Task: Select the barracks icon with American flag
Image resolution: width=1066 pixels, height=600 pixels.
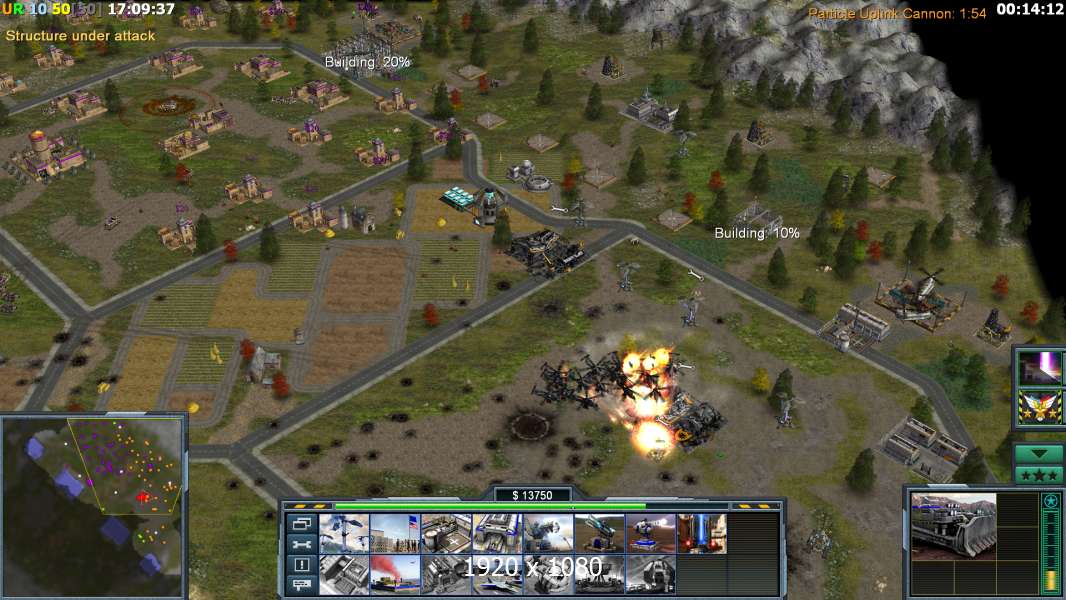Action: (395, 533)
